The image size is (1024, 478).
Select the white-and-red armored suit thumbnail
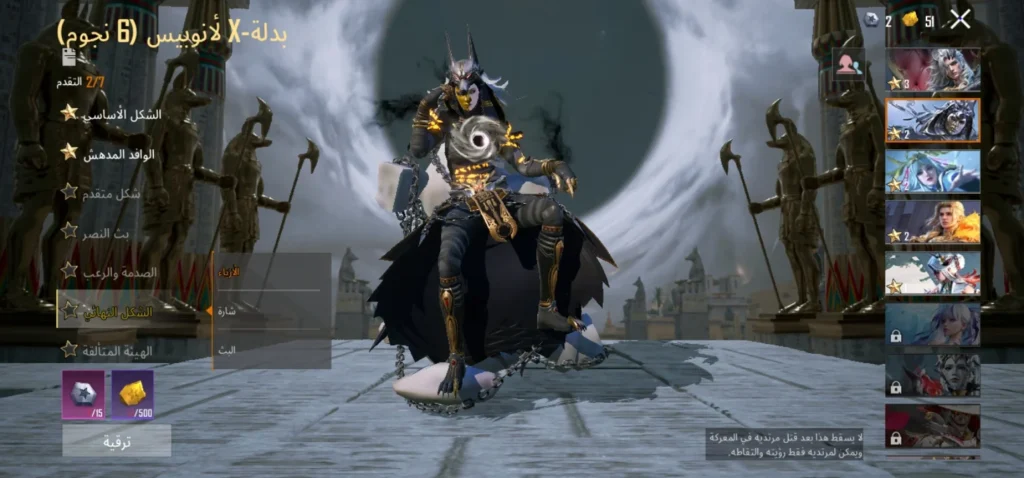click(x=932, y=273)
